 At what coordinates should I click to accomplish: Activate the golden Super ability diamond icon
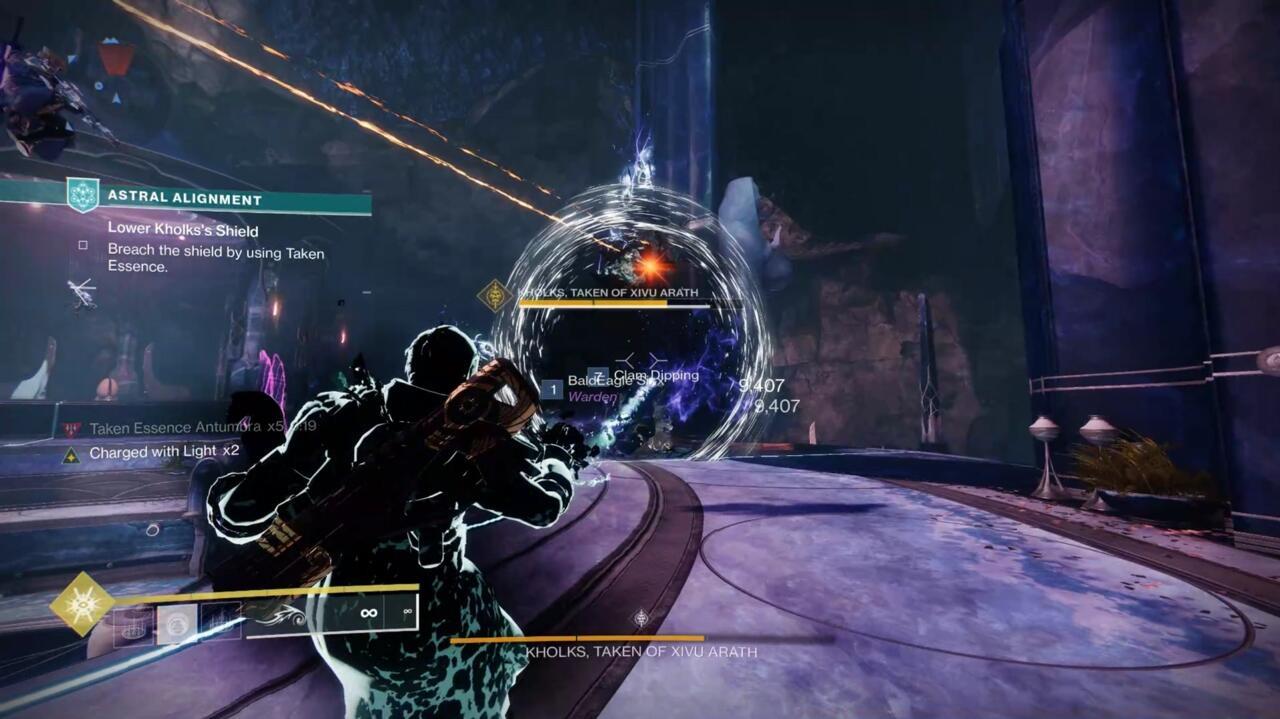pyautogui.click(x=82, y=604)
